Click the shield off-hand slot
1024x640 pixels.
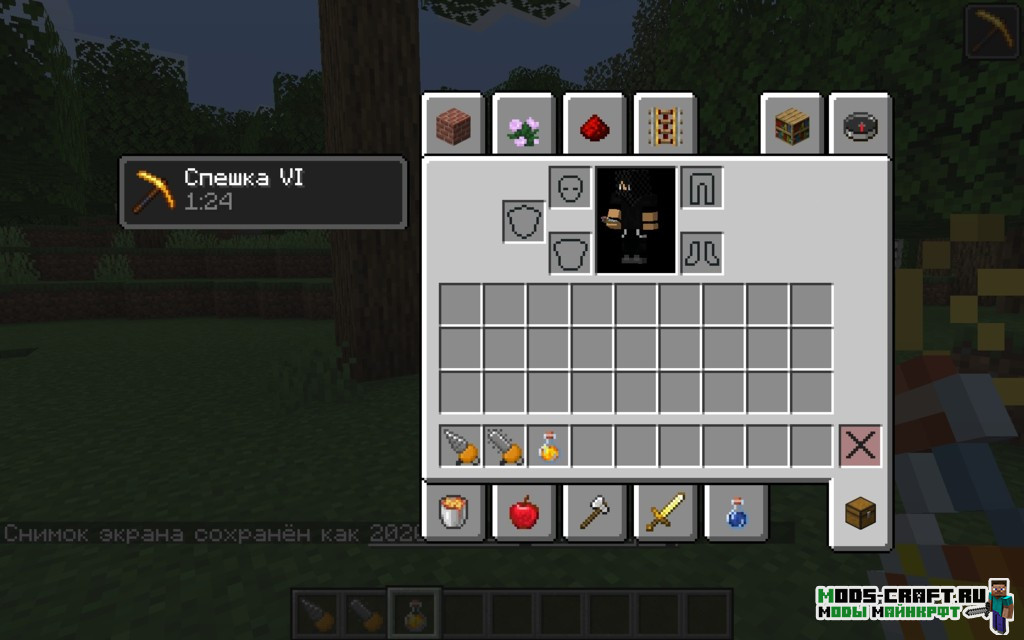pyautogui.click(x=523, y=220)
